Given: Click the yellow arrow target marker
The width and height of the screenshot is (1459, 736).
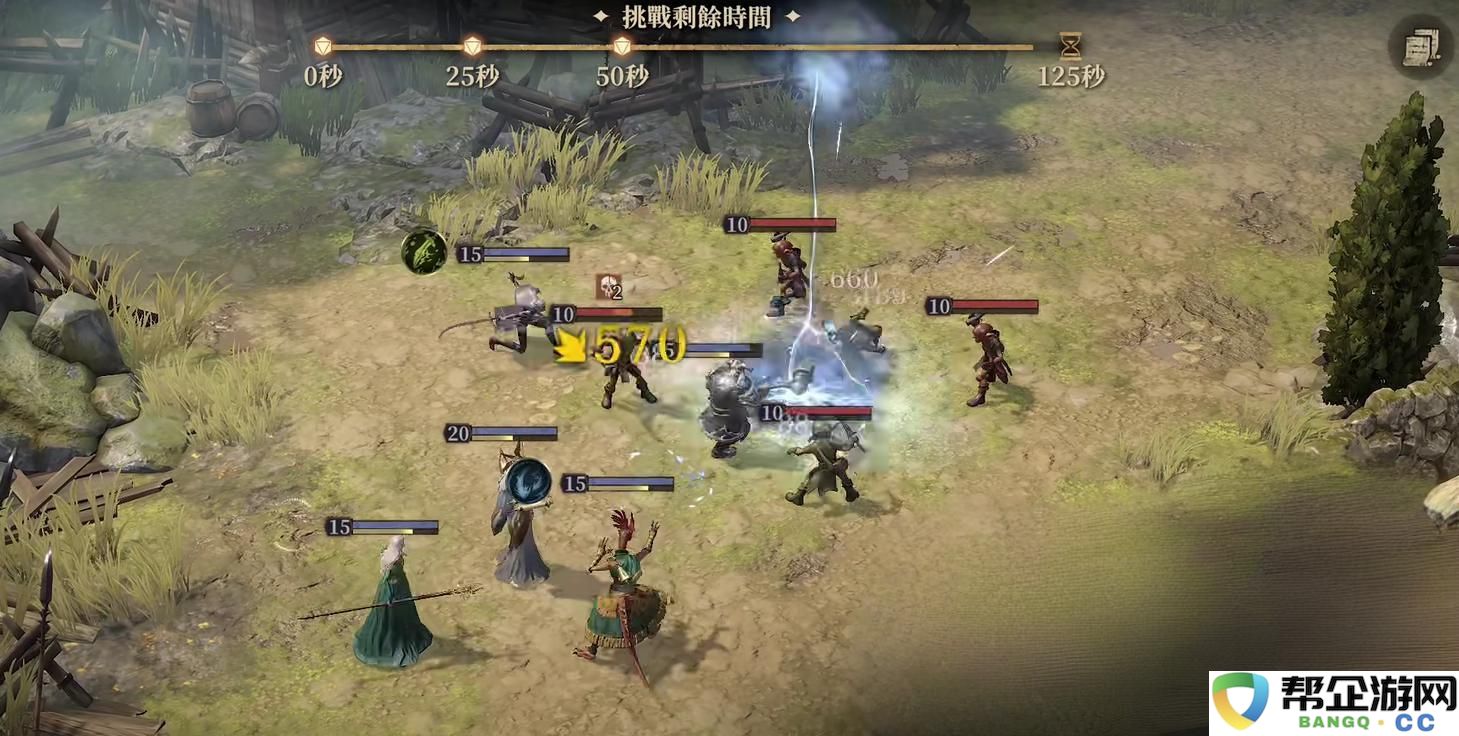Looking at the screenshot, I should tap(570, 346).
